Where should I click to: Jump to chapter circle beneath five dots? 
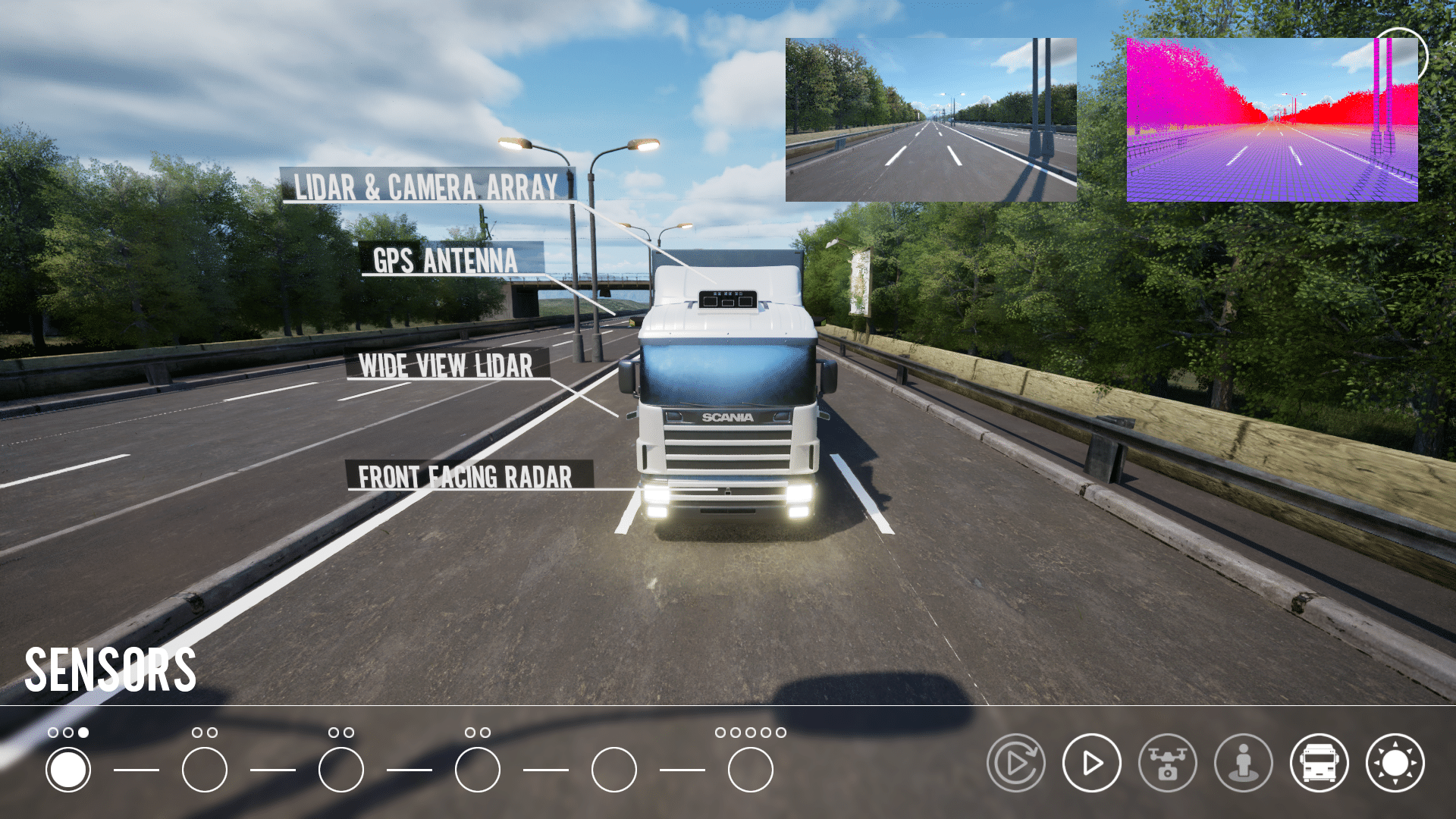[750, 770]
